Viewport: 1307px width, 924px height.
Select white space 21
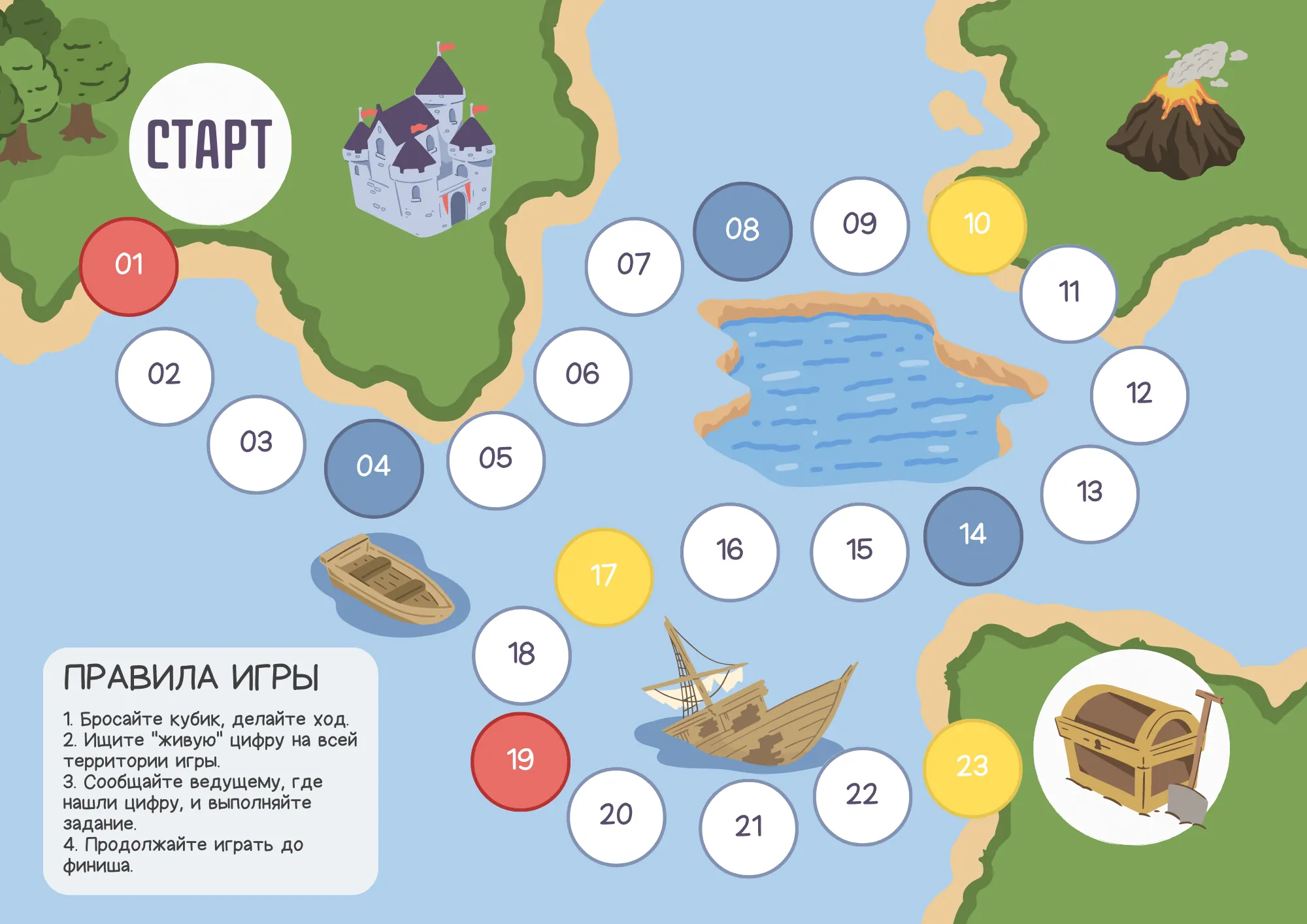(748, 828)
